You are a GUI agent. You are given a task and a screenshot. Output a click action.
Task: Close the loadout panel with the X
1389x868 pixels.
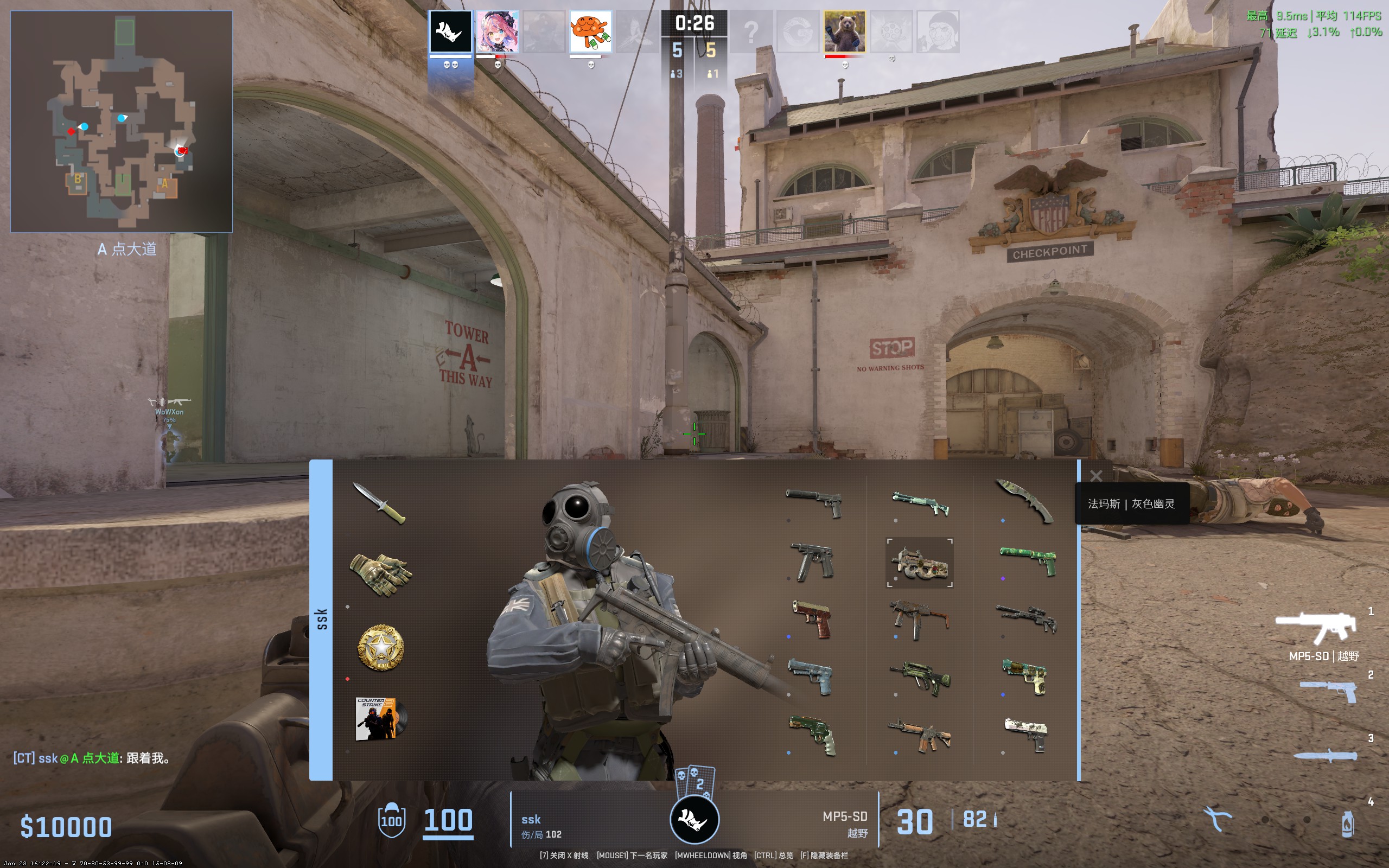[1095, 476]
